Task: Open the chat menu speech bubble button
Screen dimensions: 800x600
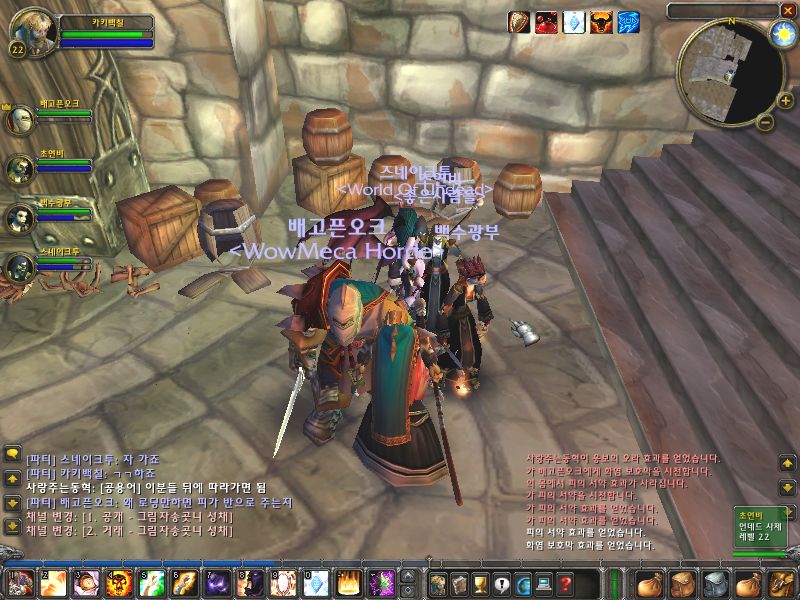Action: click(13, 453)
